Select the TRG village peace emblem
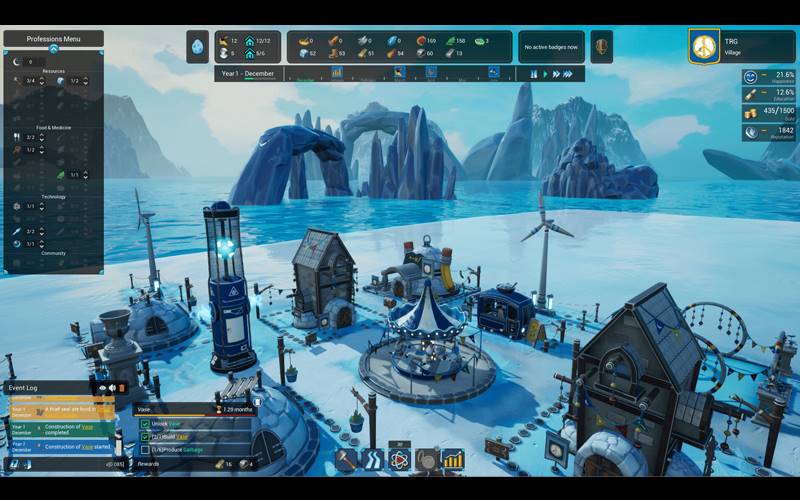This screenshot has width=800, height=500. point(705,46)
